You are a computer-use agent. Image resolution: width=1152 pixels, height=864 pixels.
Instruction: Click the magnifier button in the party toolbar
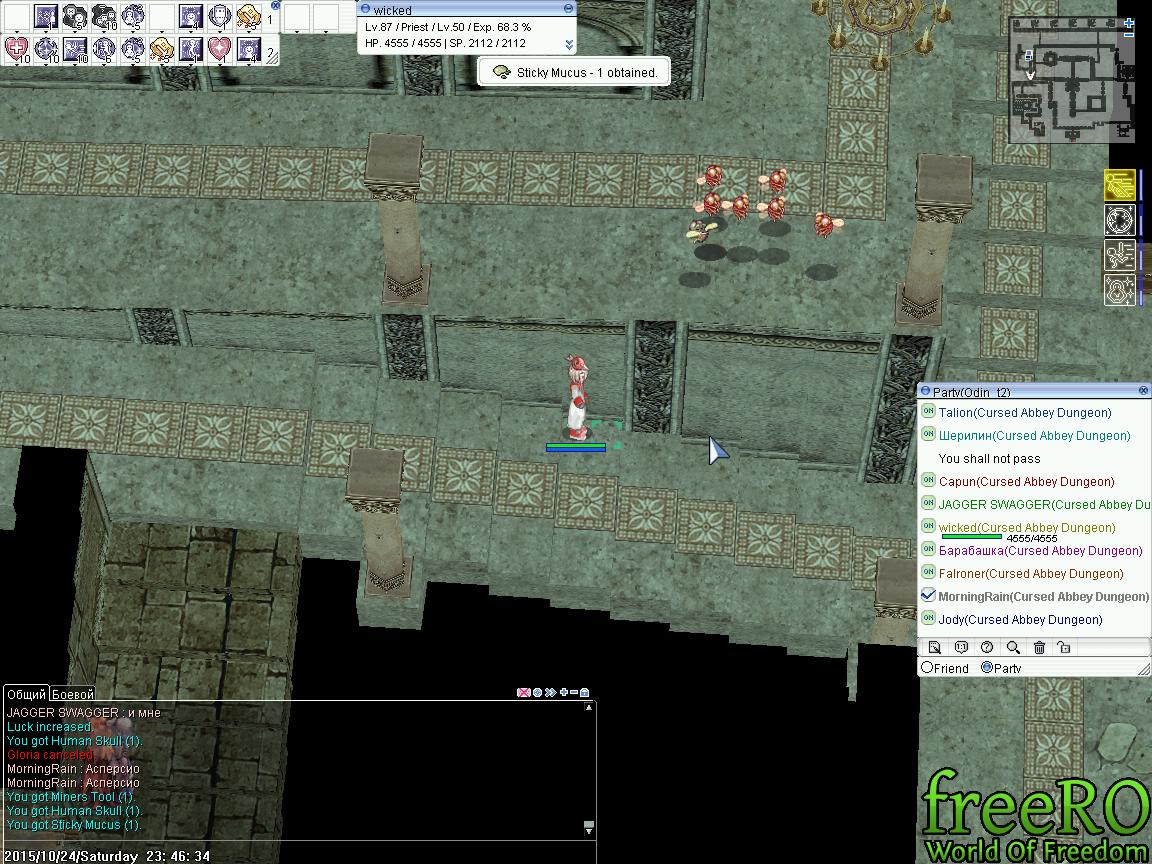point(1013,647)
